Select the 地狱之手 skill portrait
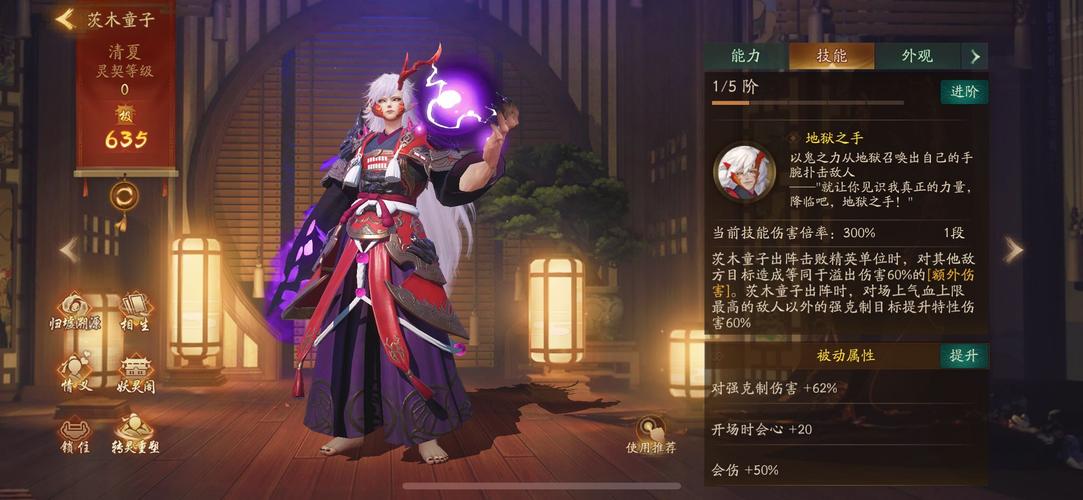The image size is (1083, 500). (744, 172)
